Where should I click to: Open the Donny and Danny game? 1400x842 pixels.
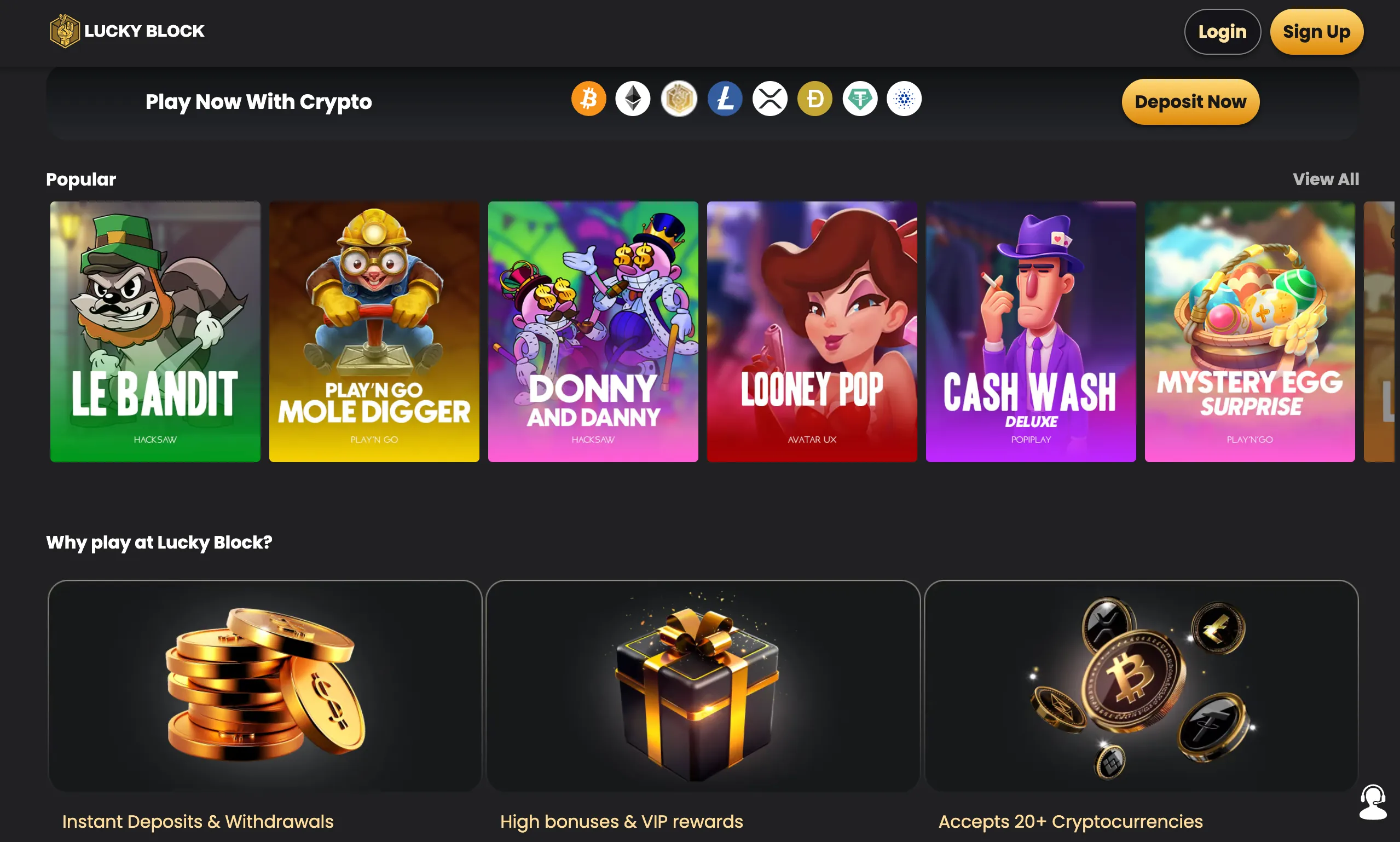[x=593, y=332]
